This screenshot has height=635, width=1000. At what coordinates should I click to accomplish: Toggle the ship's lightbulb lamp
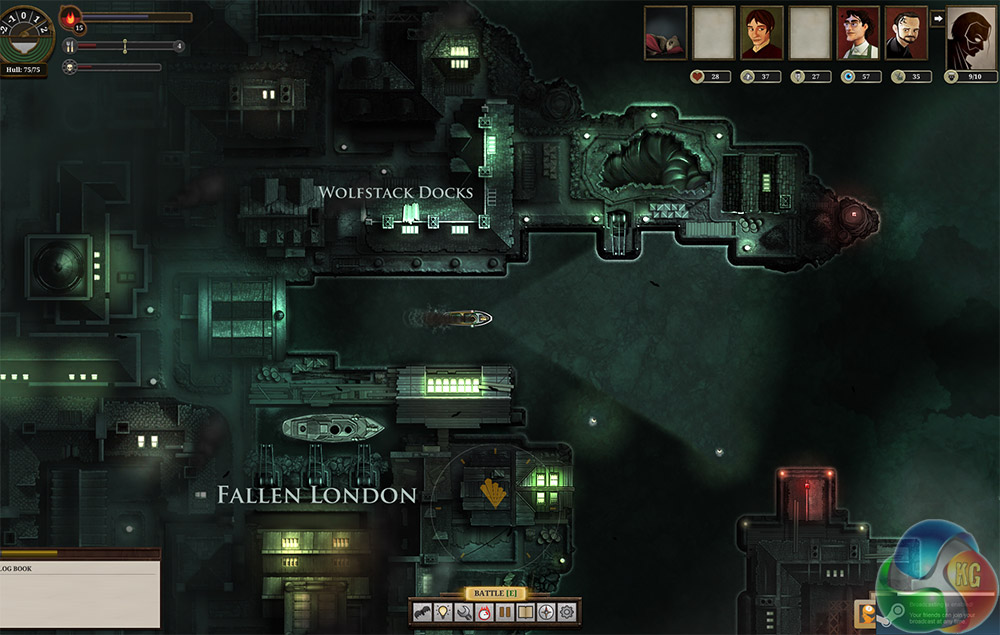coord(443,612)
